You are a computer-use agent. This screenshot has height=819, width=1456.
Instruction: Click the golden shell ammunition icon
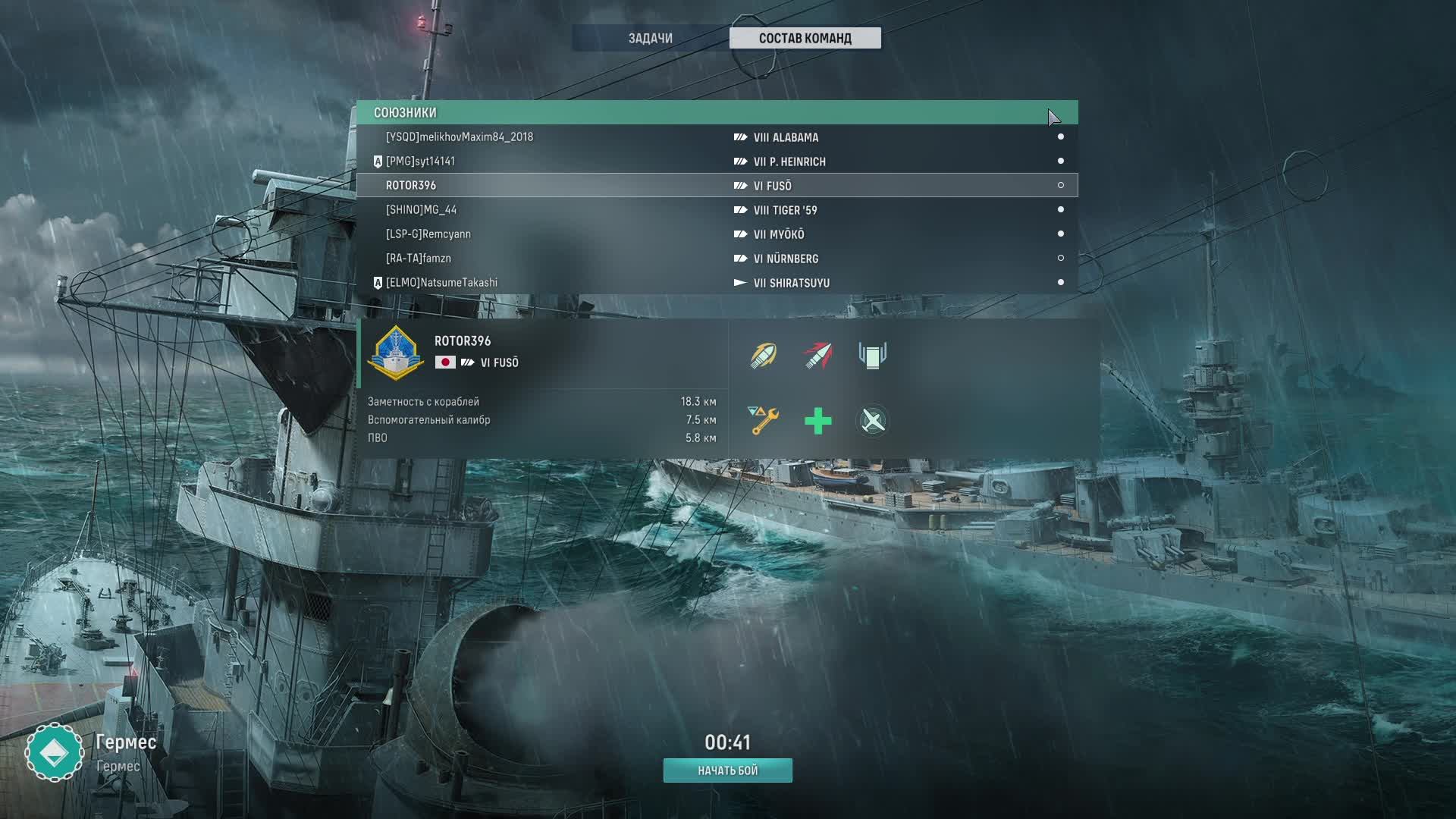[764, 356]
